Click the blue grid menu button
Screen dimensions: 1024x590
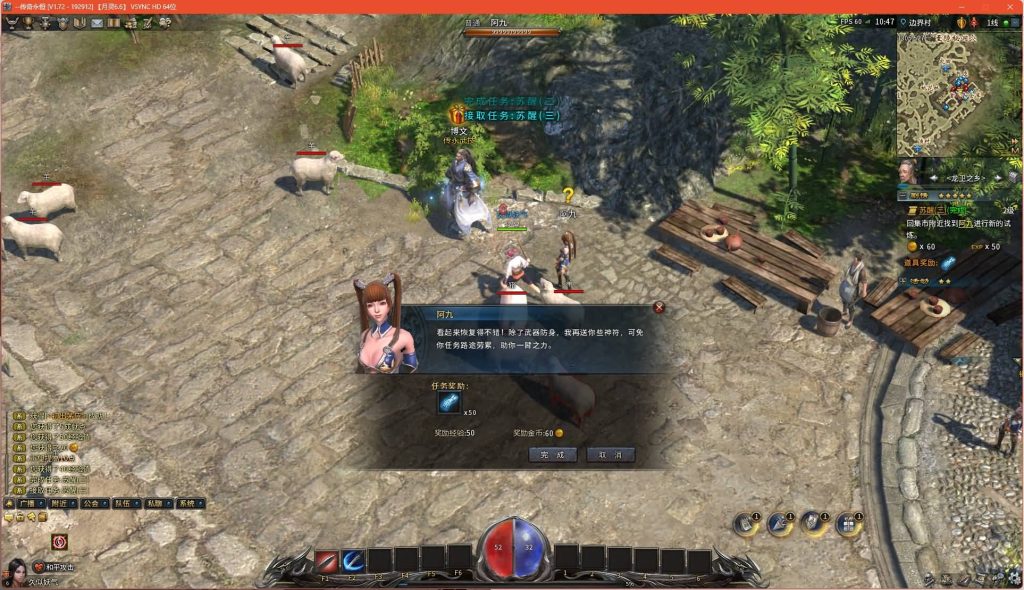click(x=848, y=524)
